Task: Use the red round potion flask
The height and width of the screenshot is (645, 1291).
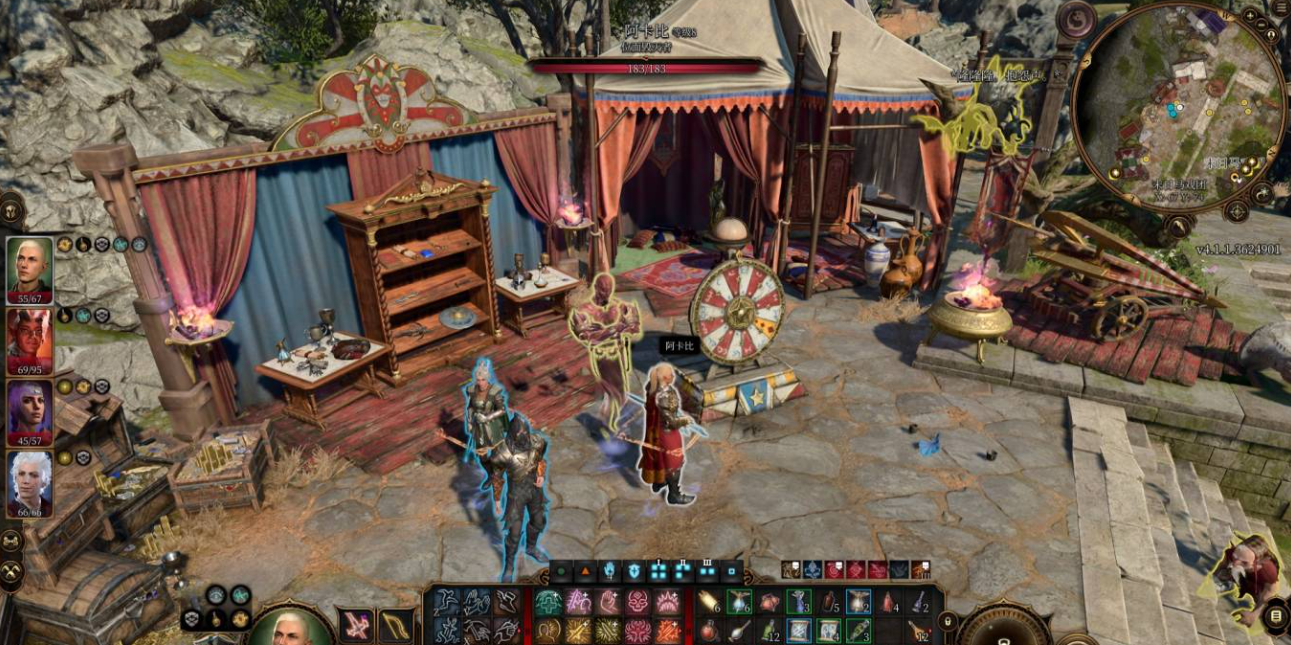Action: click(x=709, y=631)
